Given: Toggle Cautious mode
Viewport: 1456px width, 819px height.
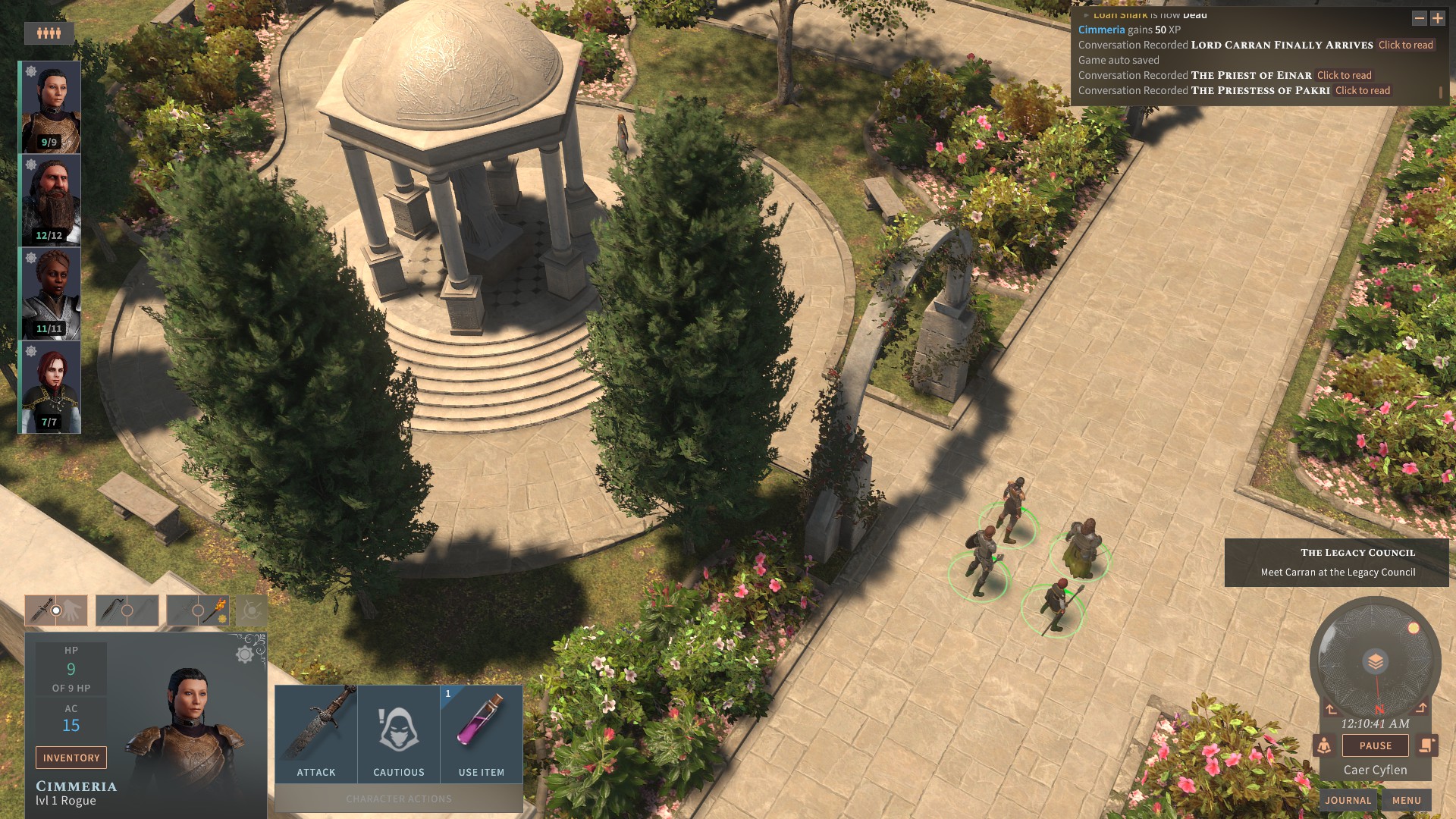Looking at the screenshot, I should [x=399, y=734].
